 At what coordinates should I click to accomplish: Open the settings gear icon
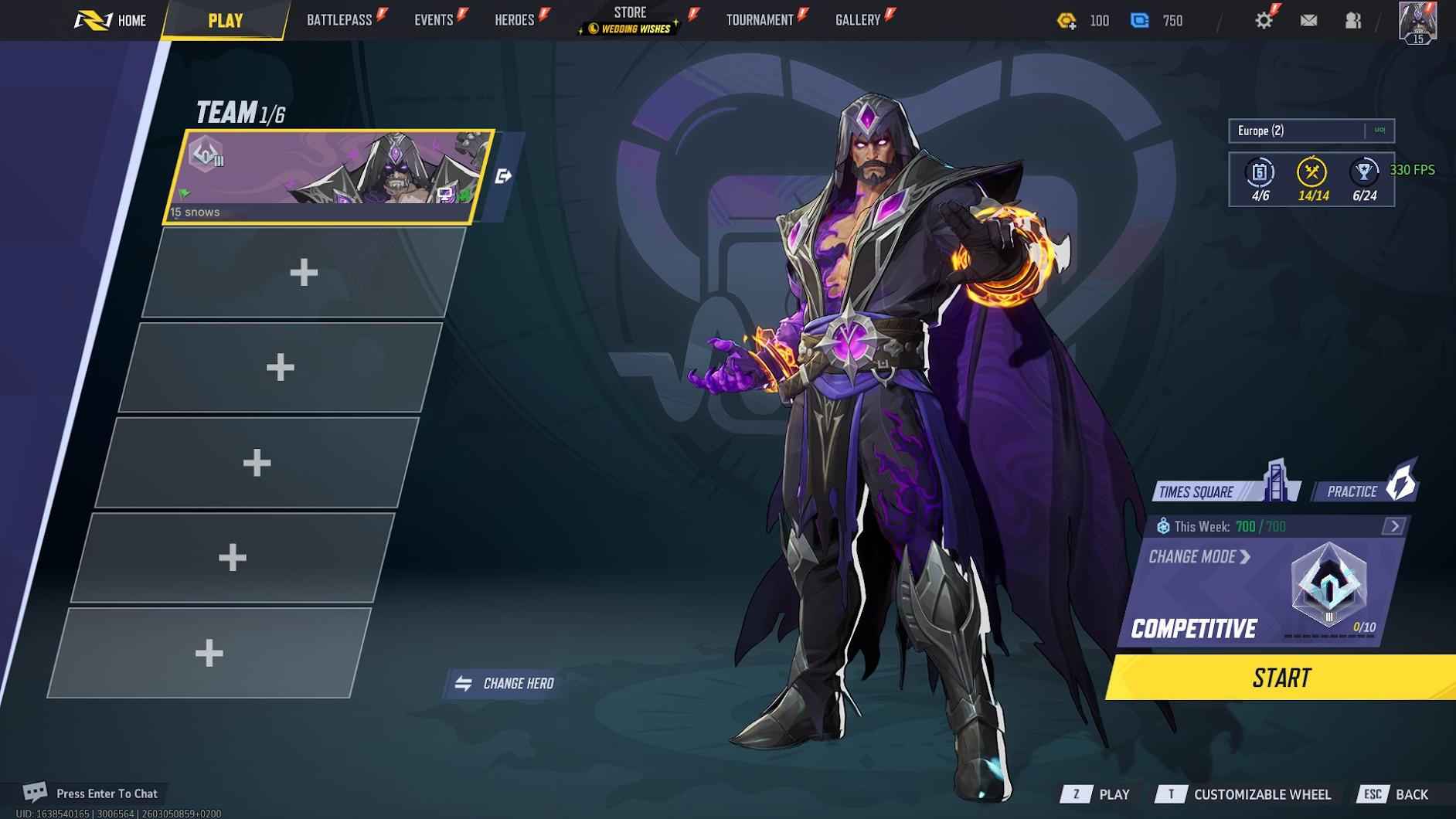click(1264, 19)
